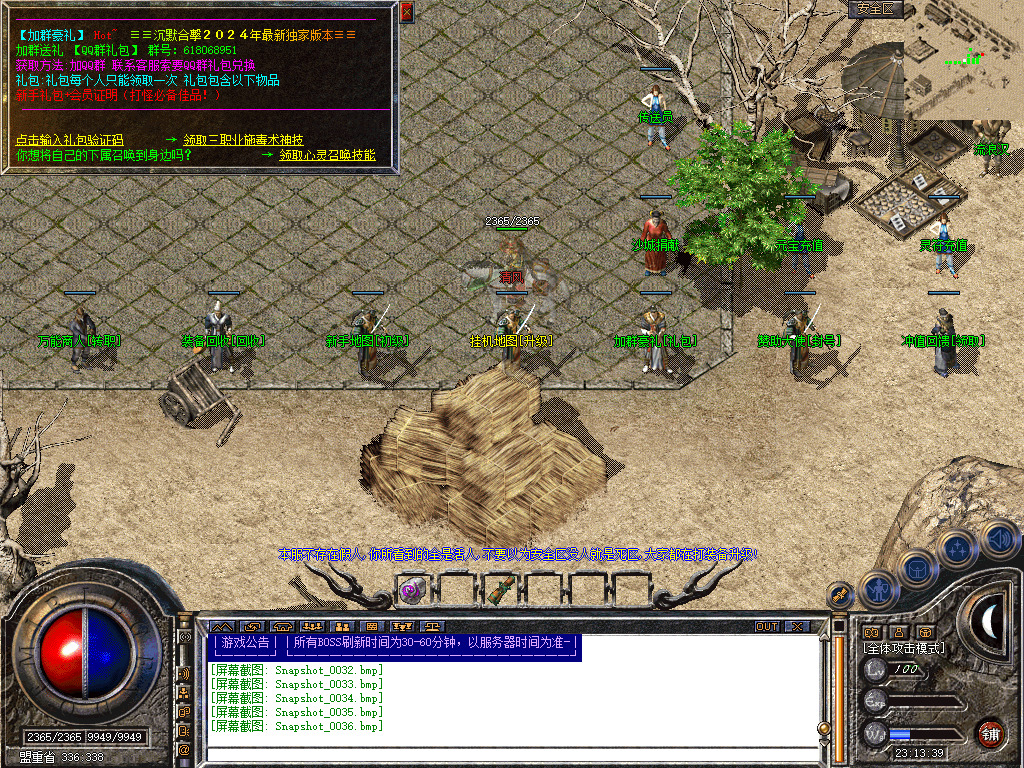Select the 领取心灵召唤技能 option

click(x=327, y=156)
